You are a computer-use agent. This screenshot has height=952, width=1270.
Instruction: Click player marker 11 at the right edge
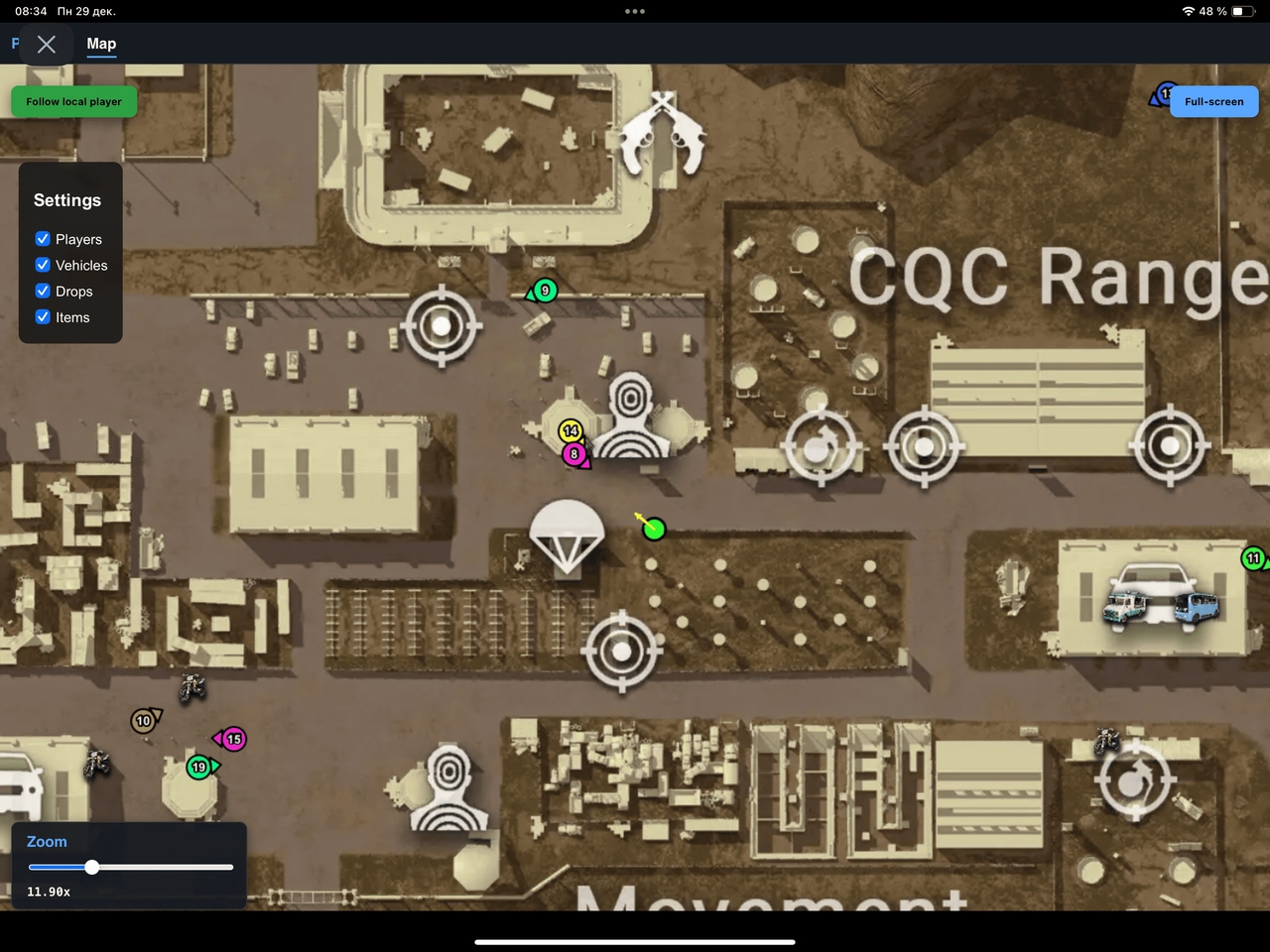1253,558
